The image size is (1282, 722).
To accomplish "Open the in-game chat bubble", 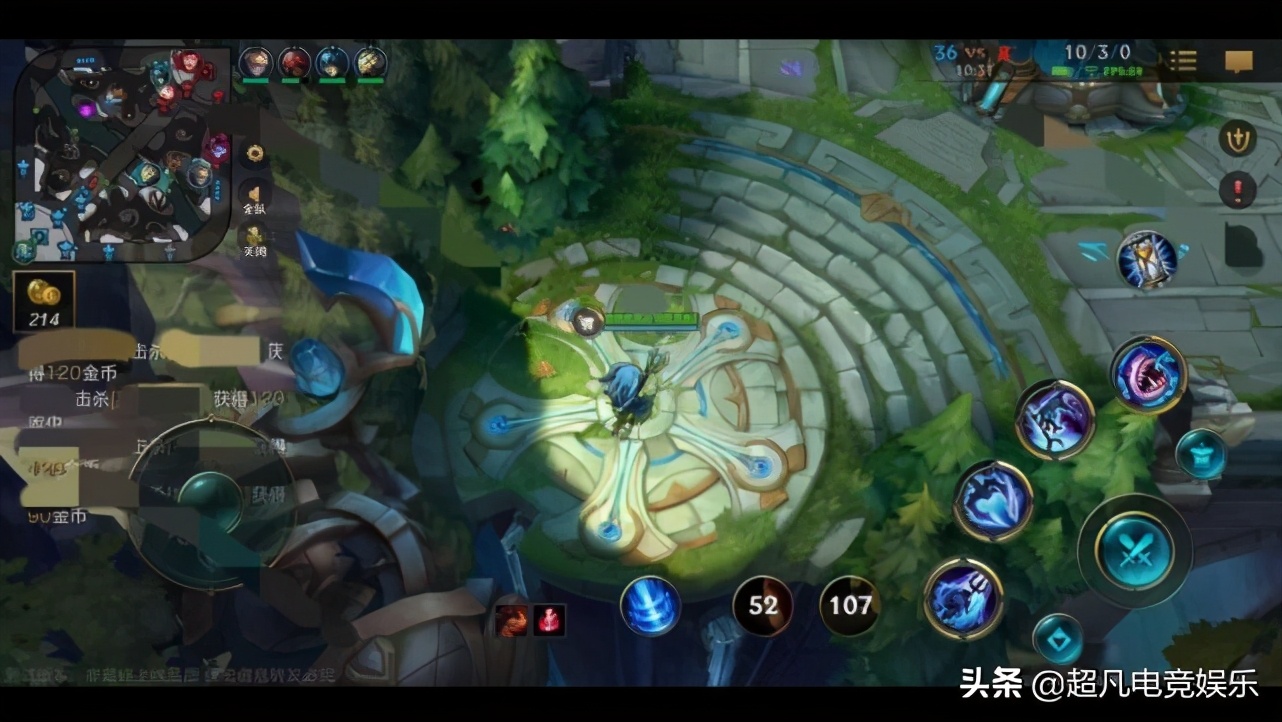I will (x=1240, y=61).
